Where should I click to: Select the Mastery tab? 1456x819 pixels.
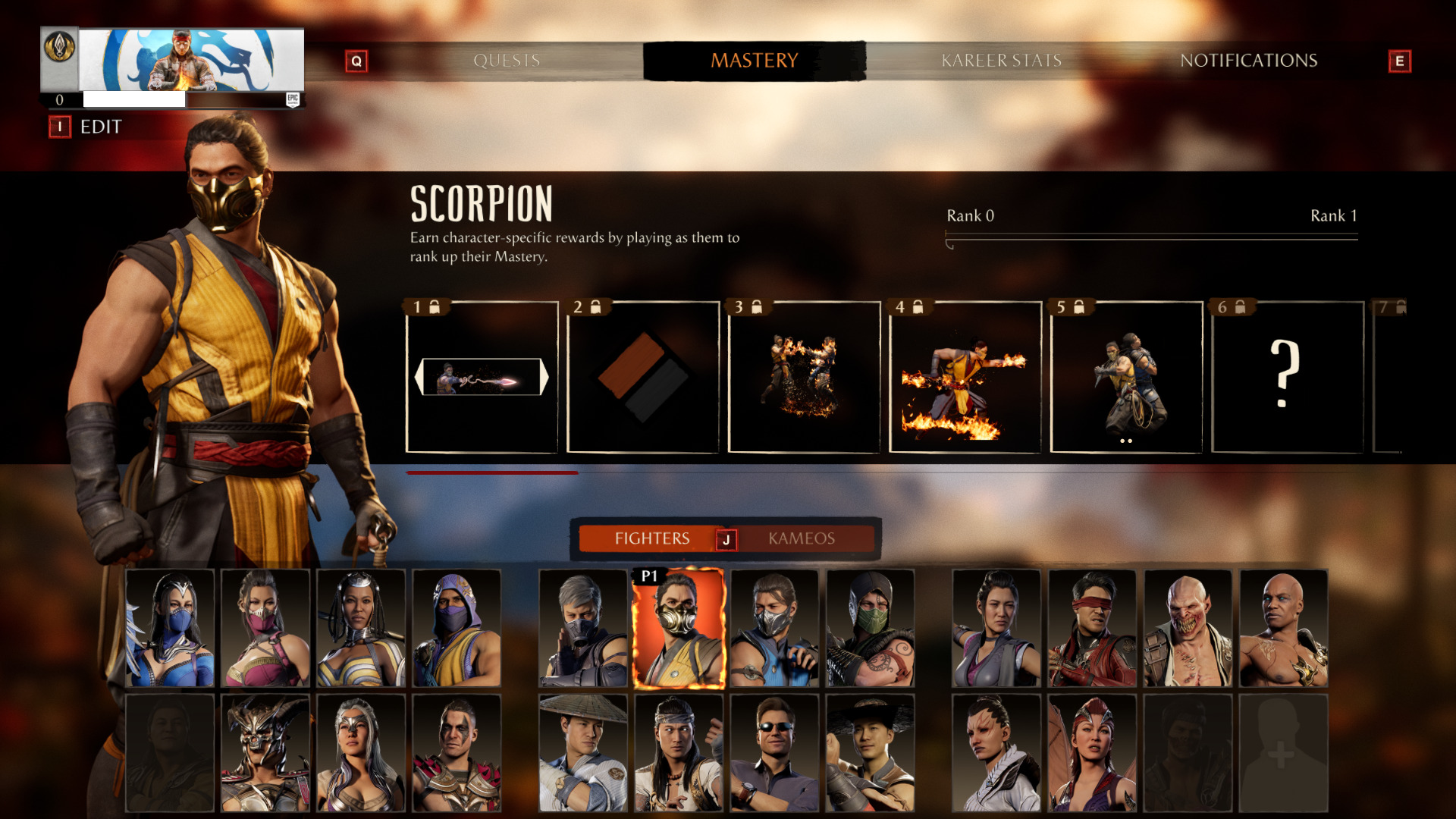coord(754,61)
